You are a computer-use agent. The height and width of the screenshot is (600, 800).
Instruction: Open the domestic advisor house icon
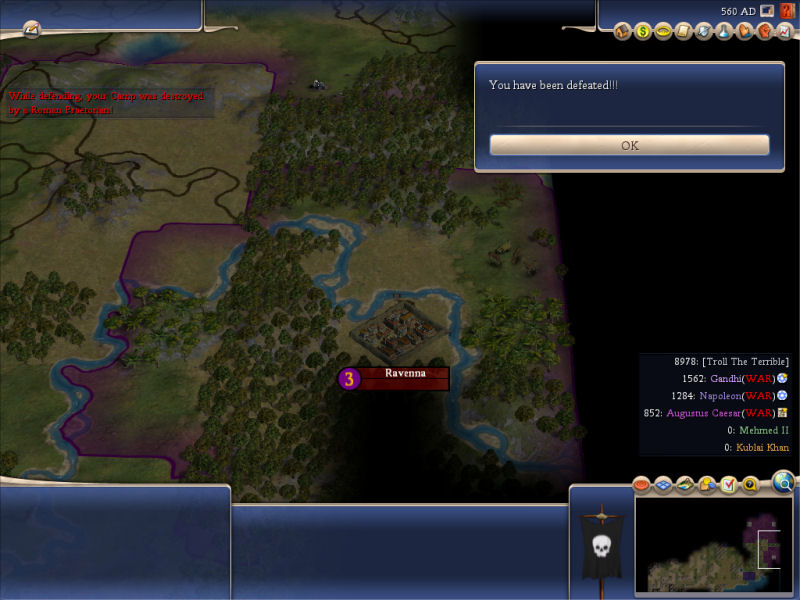pyautogui.click(x=623, y=31)
